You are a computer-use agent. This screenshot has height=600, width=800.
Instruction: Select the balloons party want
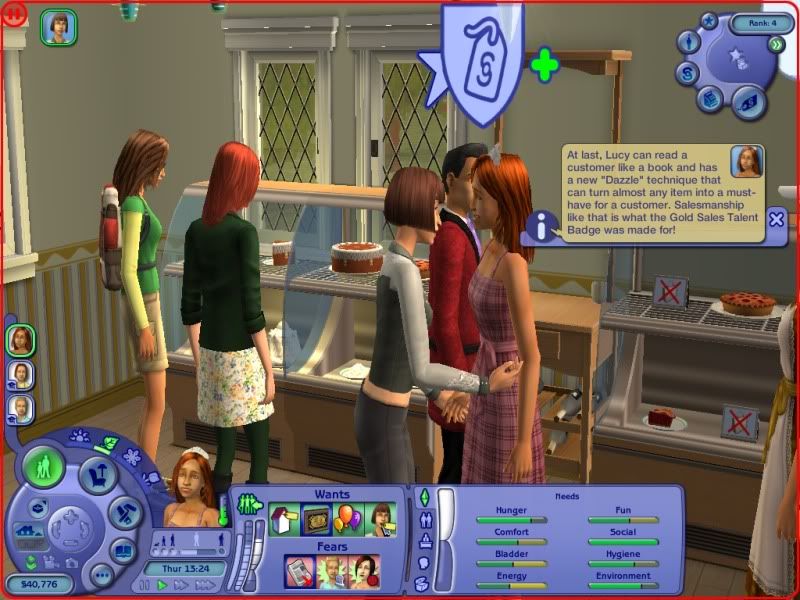point(348,518)
